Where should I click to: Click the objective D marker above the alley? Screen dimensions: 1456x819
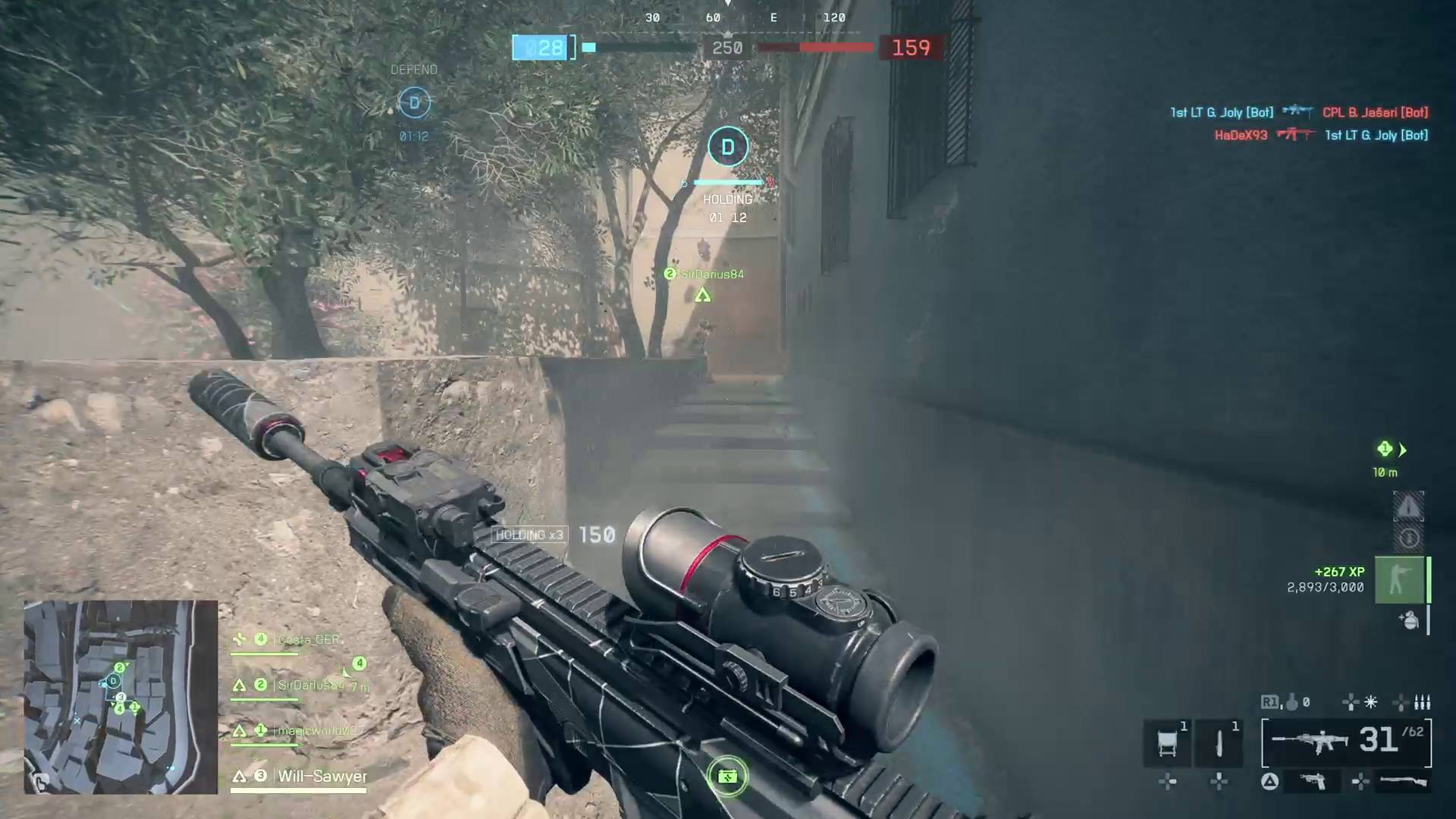coord(727,146)
